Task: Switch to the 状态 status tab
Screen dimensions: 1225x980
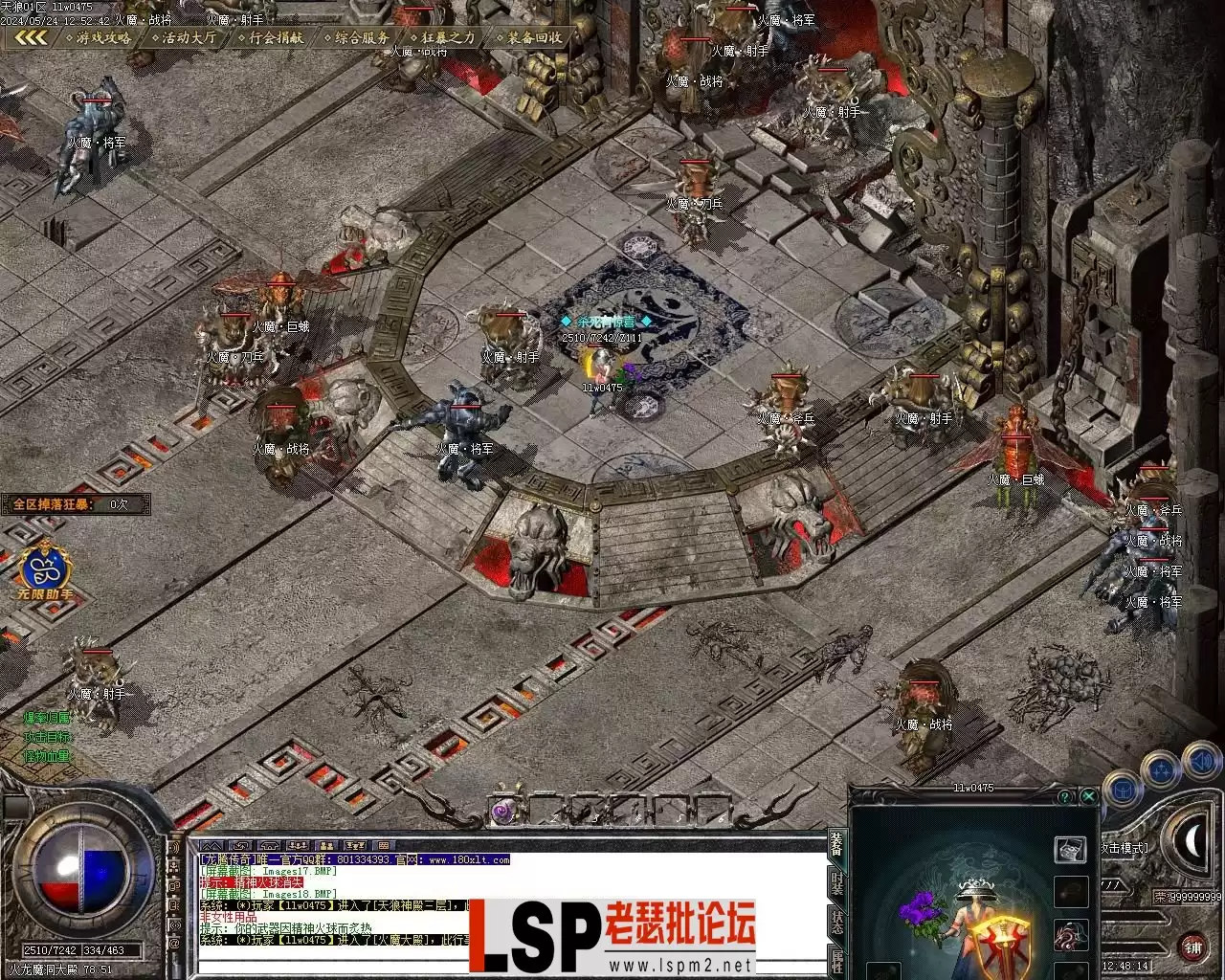Action: coord(837,924)
